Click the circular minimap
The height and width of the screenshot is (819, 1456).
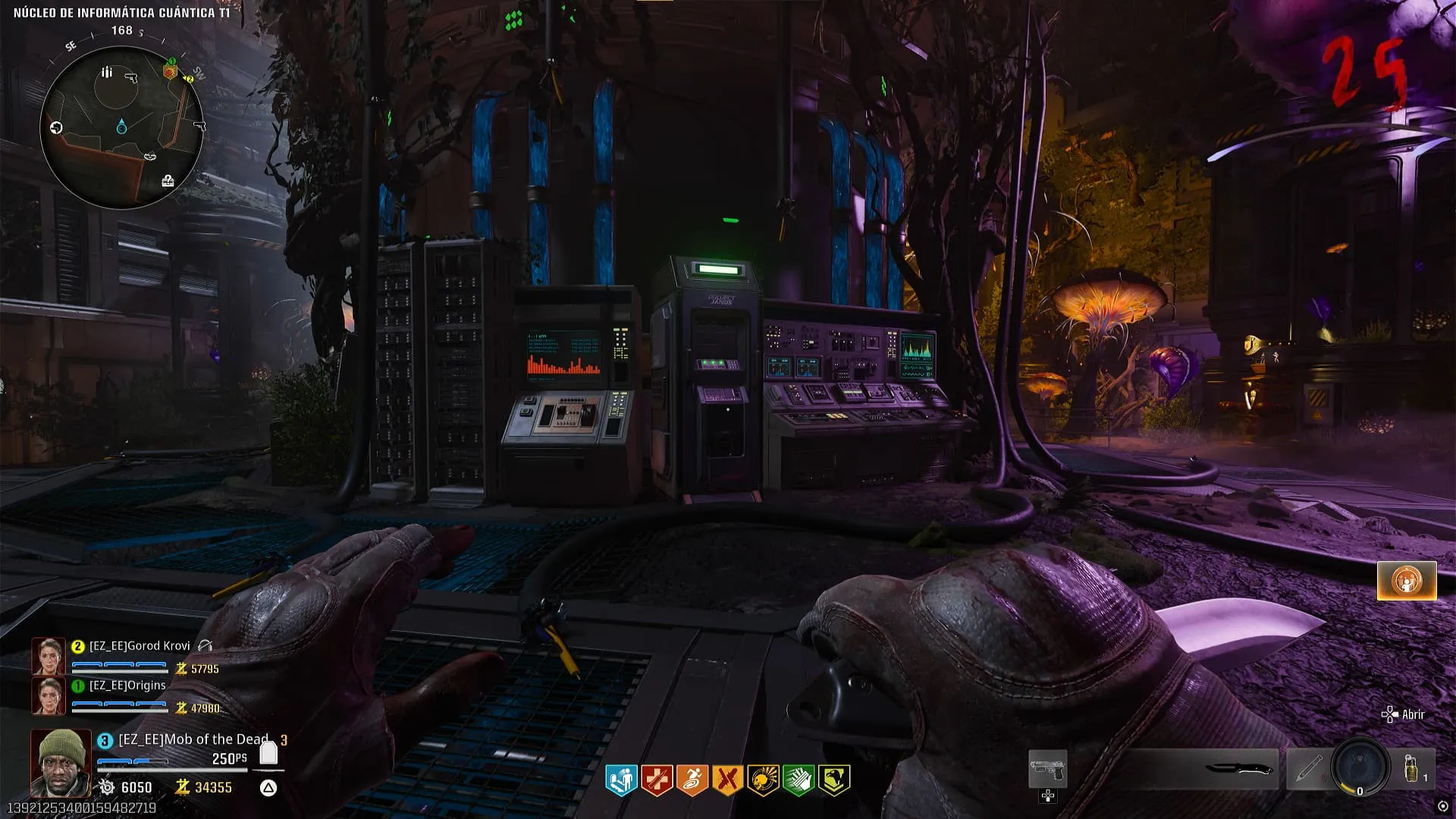(x=121, y=127)
